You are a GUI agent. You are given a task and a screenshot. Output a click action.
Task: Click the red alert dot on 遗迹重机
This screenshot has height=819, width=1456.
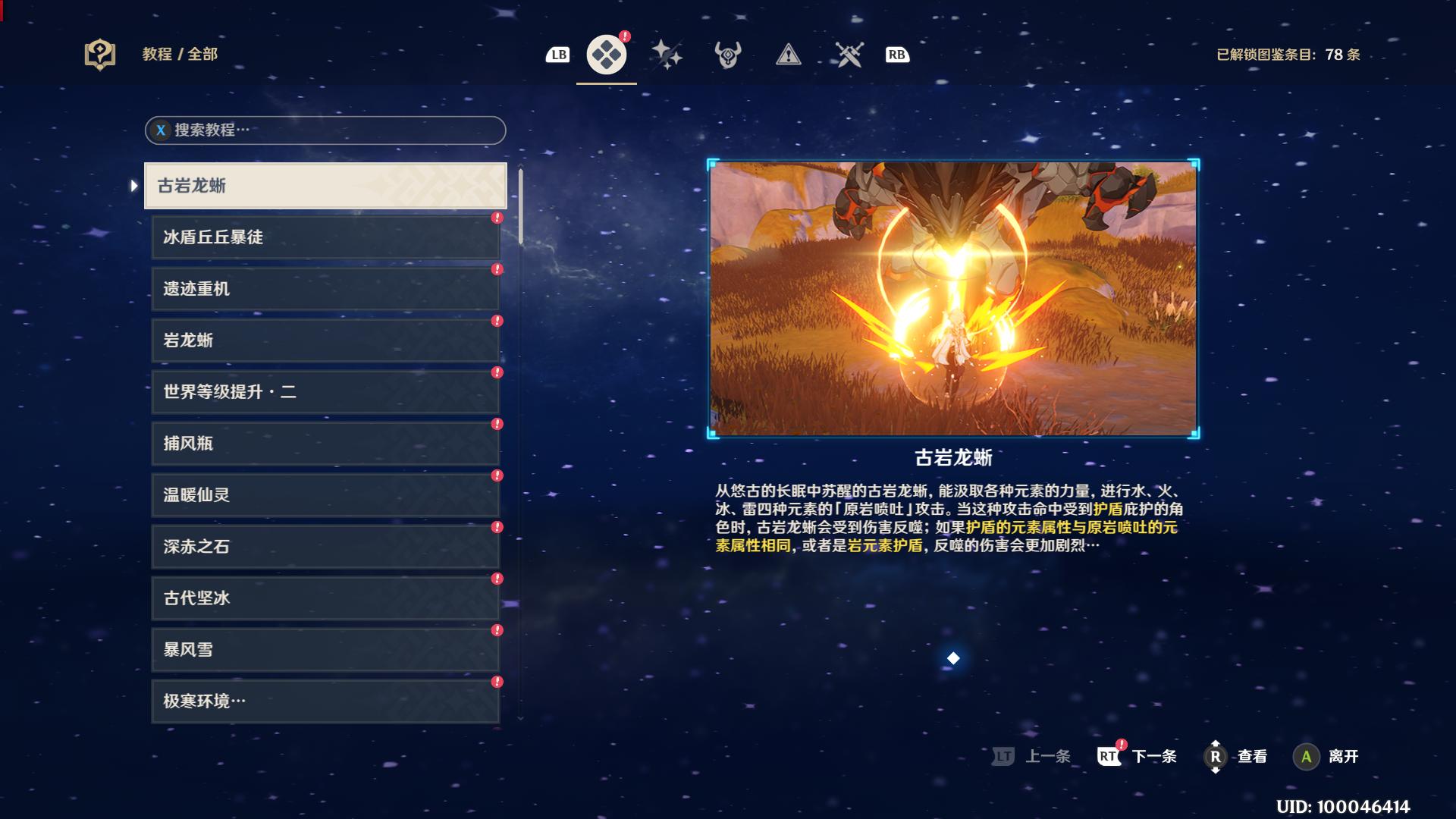coord(497,268)
